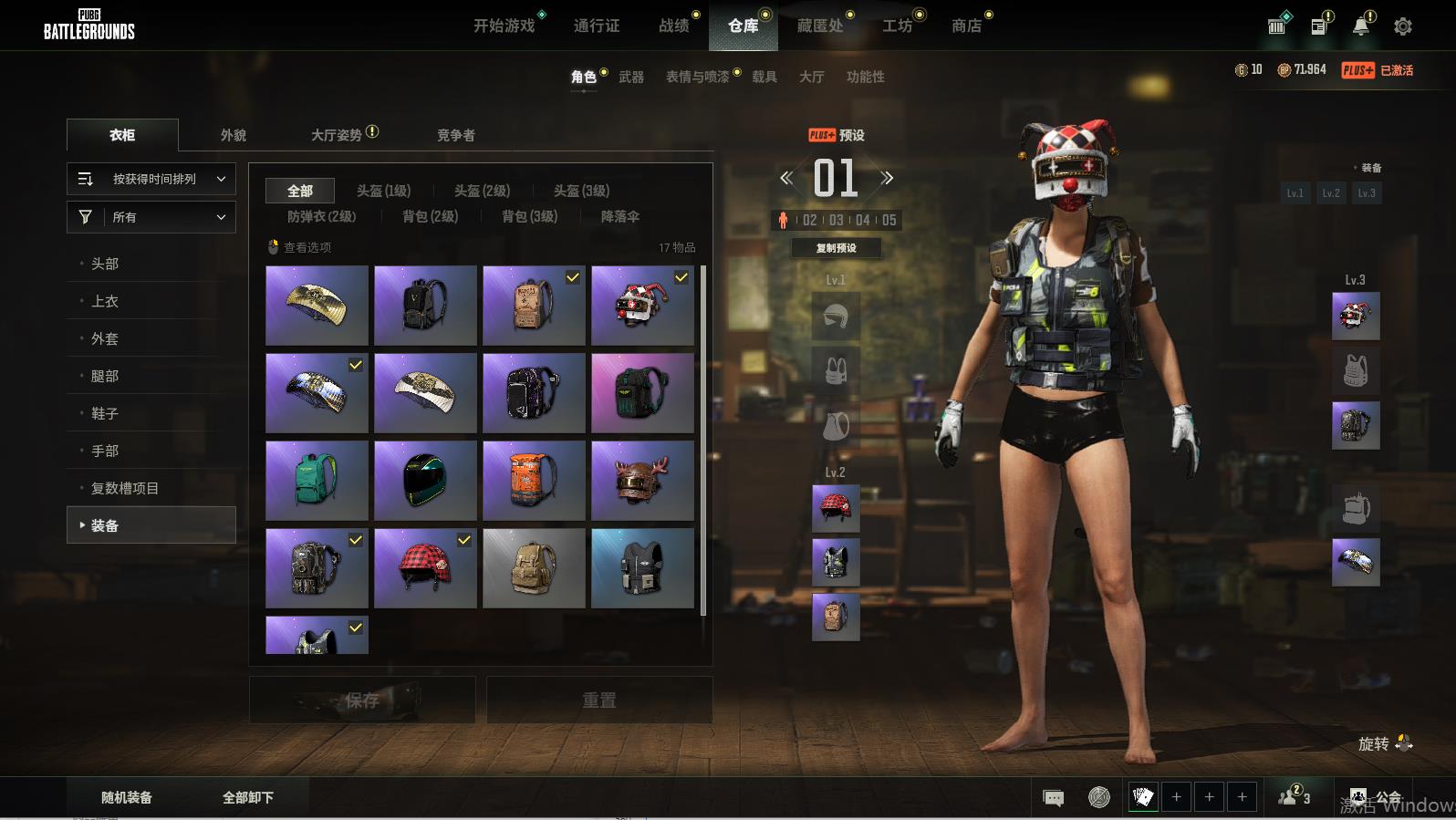The image size is (1456, 820).
Task: Switch to the 商店 shop tab
Action: (x=966, y=26)
